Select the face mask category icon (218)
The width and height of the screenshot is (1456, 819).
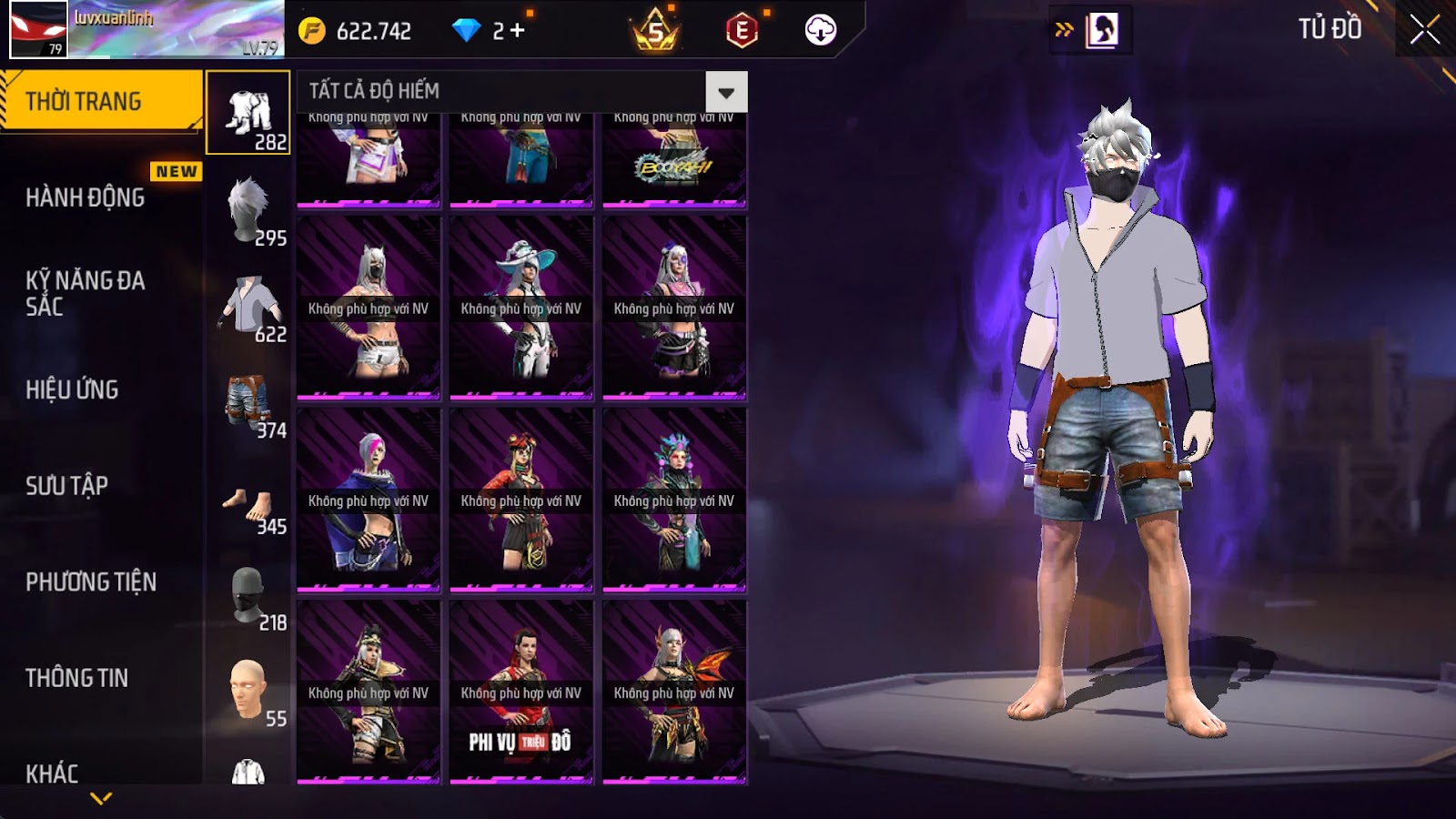248,595
